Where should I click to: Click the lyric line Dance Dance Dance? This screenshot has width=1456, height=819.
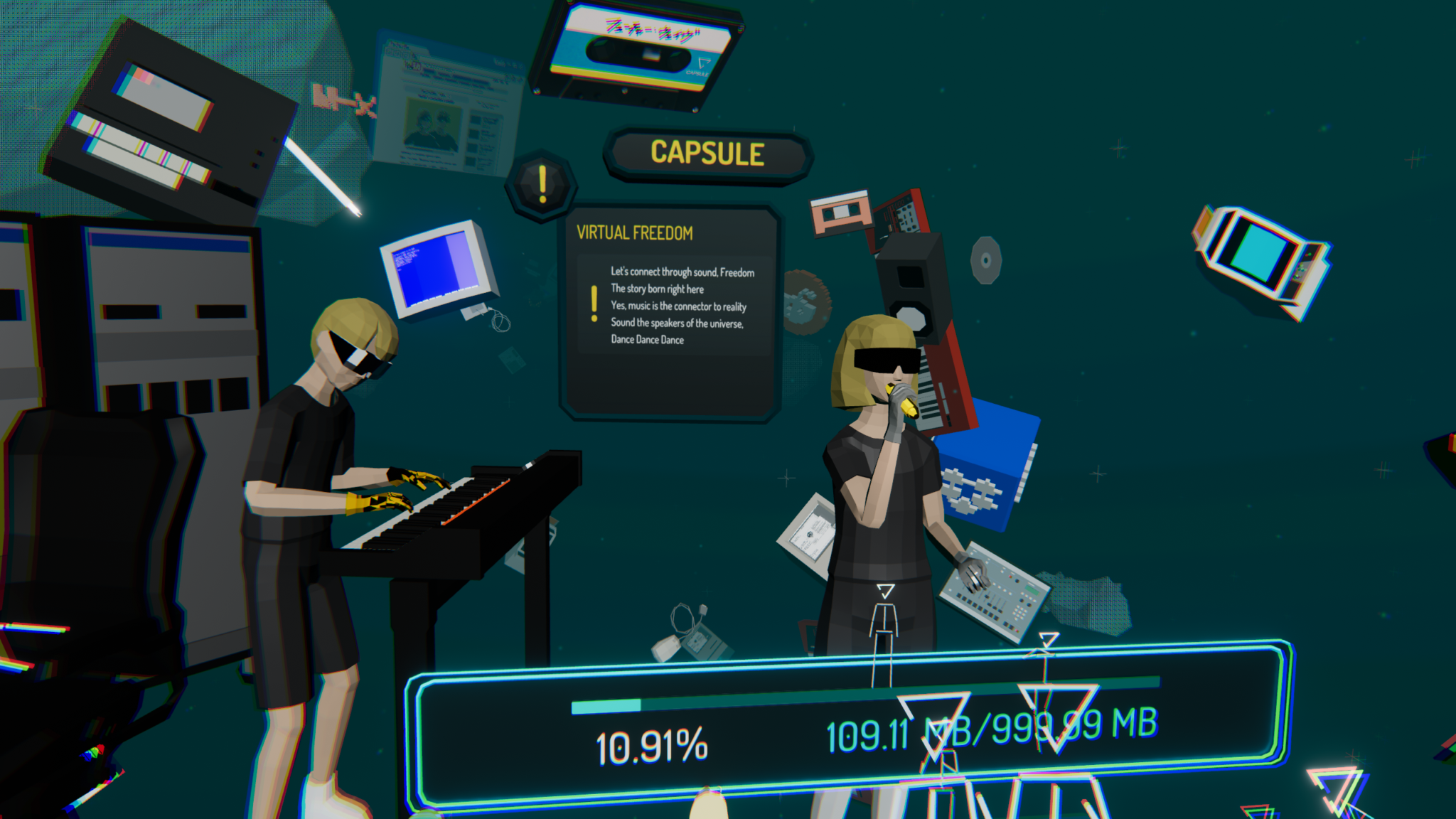coord(648,340)
